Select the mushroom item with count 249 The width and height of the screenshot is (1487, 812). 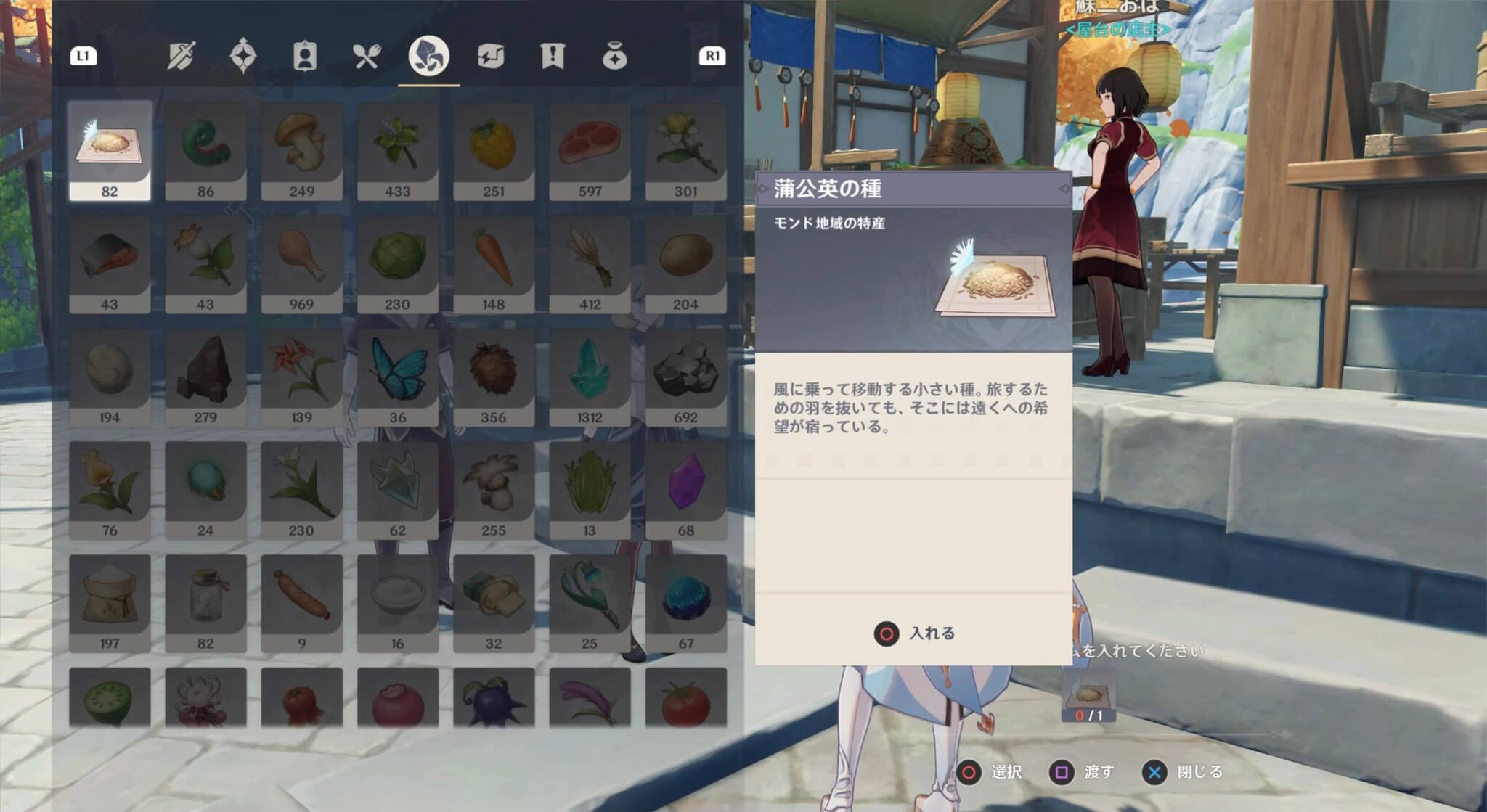click(x=302, y=145)
